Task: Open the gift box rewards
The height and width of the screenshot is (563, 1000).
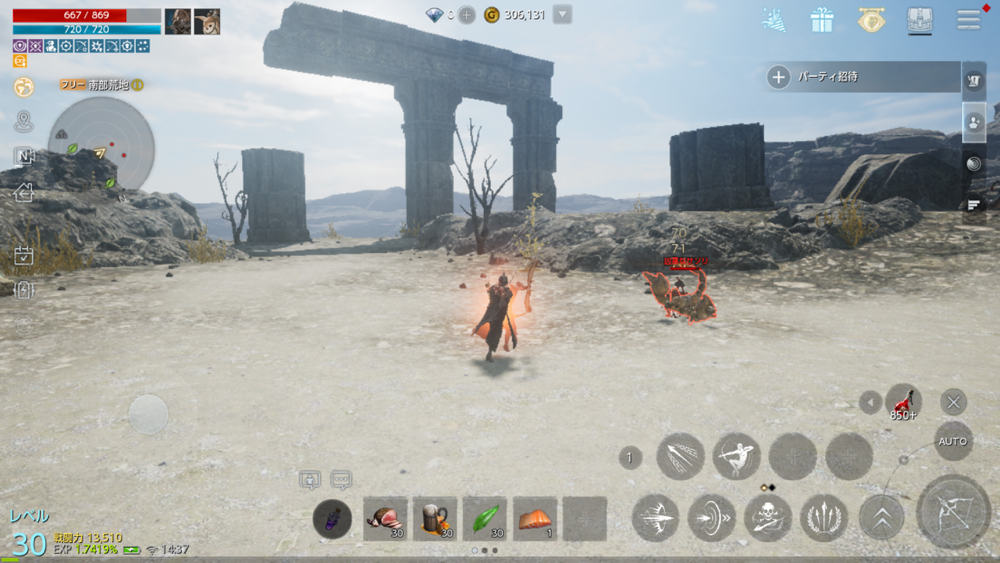Action: (x=822, y=19)
